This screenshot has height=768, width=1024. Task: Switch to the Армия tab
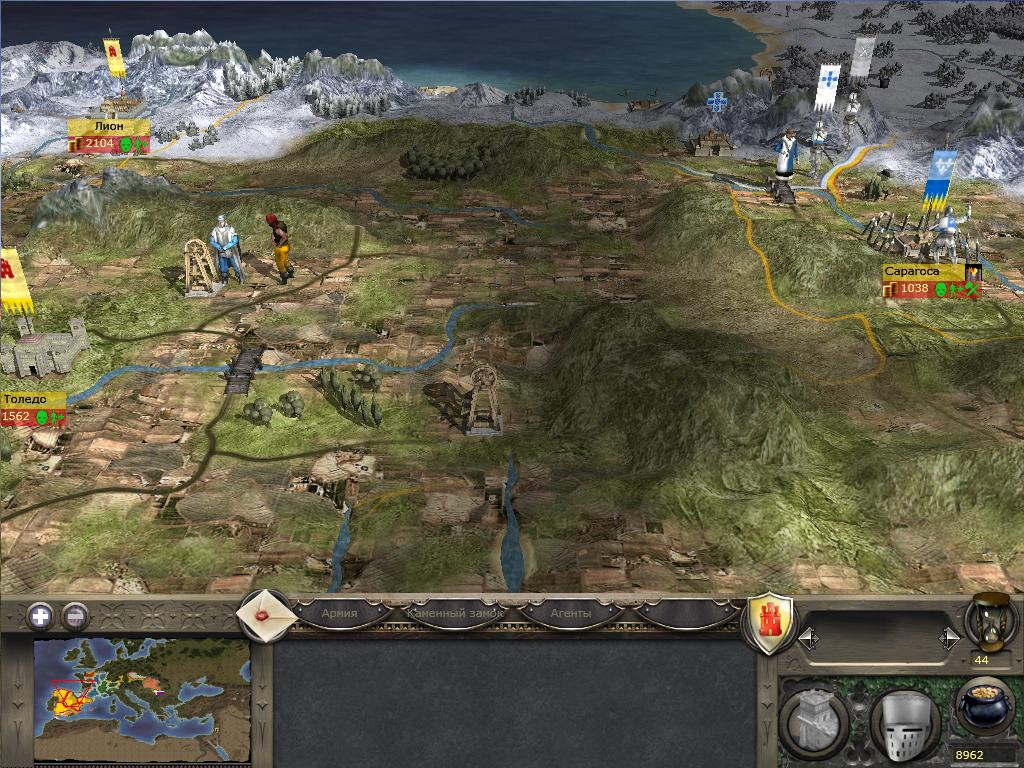340,612
